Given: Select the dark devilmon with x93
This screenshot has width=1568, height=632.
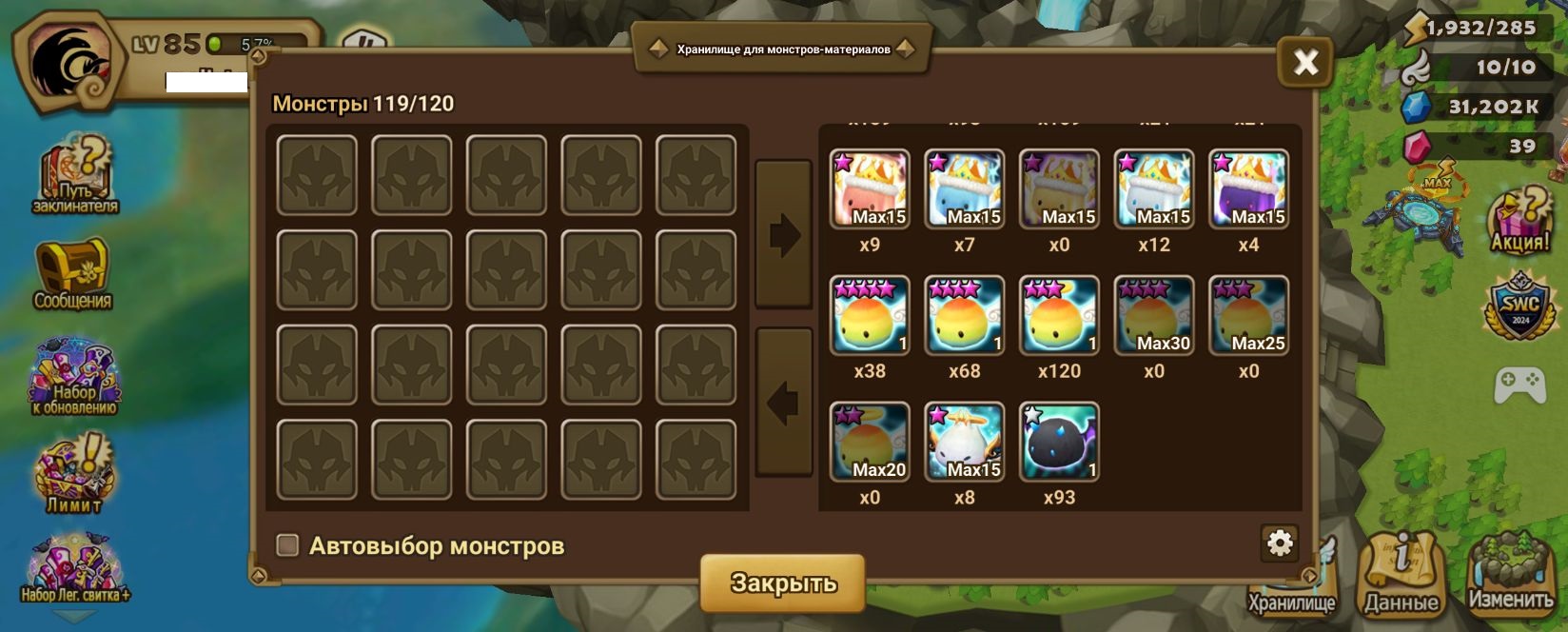Looking at the screenshot, I should pos(1059,442).
